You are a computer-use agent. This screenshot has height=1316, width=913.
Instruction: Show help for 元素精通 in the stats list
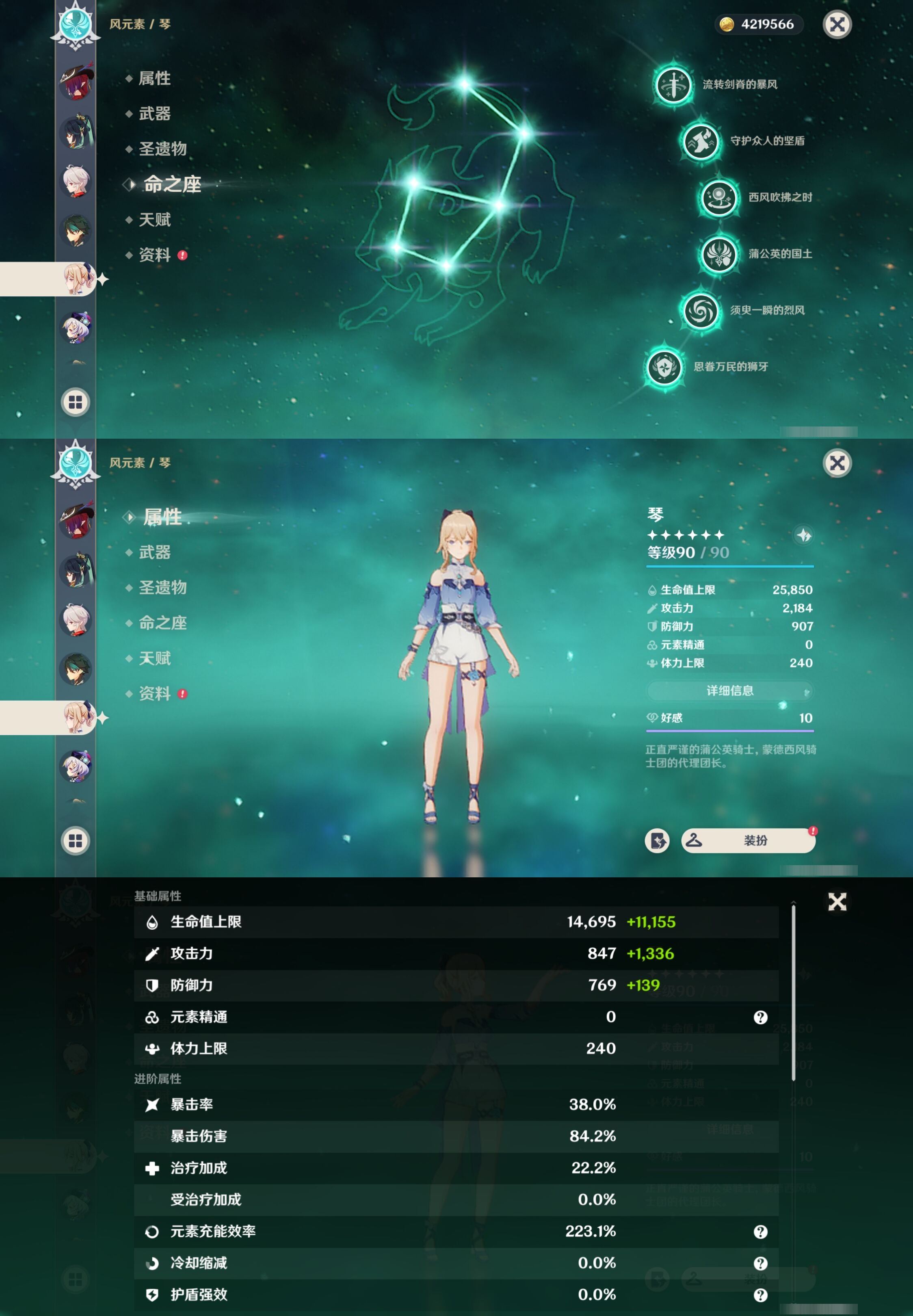(x=760, y=1017)
